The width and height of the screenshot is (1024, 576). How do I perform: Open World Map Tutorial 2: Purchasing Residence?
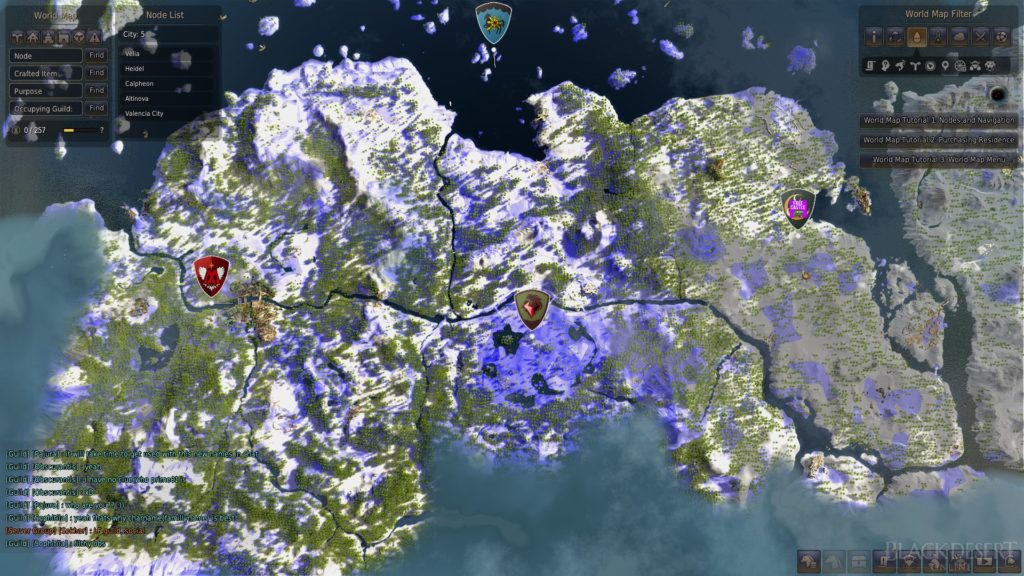(x=939, y=139)
